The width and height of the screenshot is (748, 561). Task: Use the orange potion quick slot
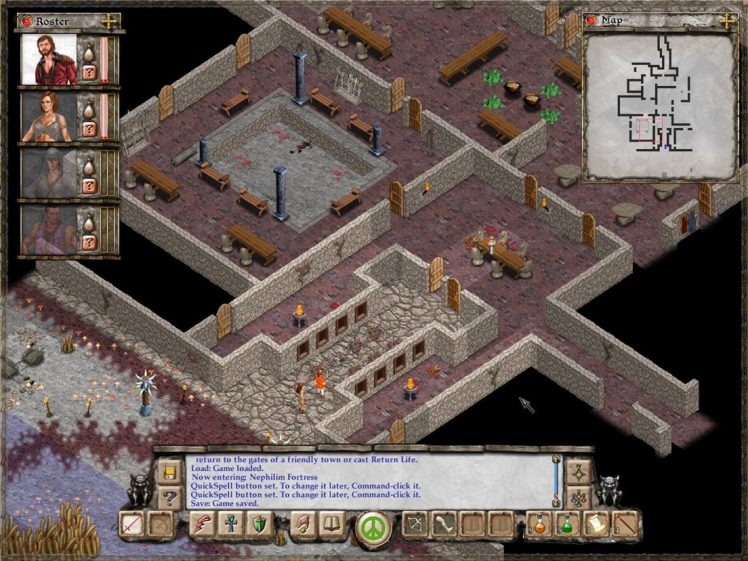tap(539, 523)
